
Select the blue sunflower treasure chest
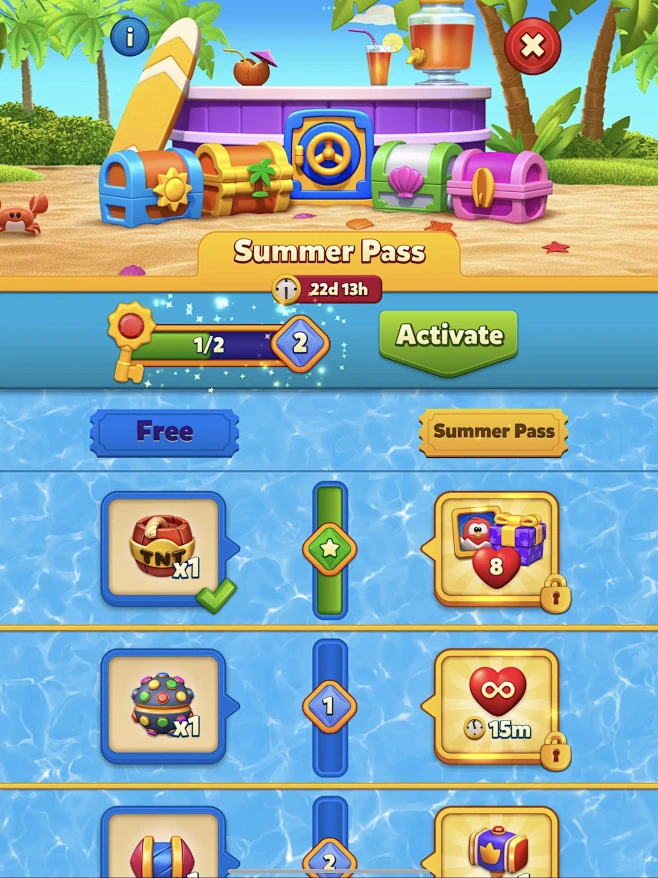point(150,188)
